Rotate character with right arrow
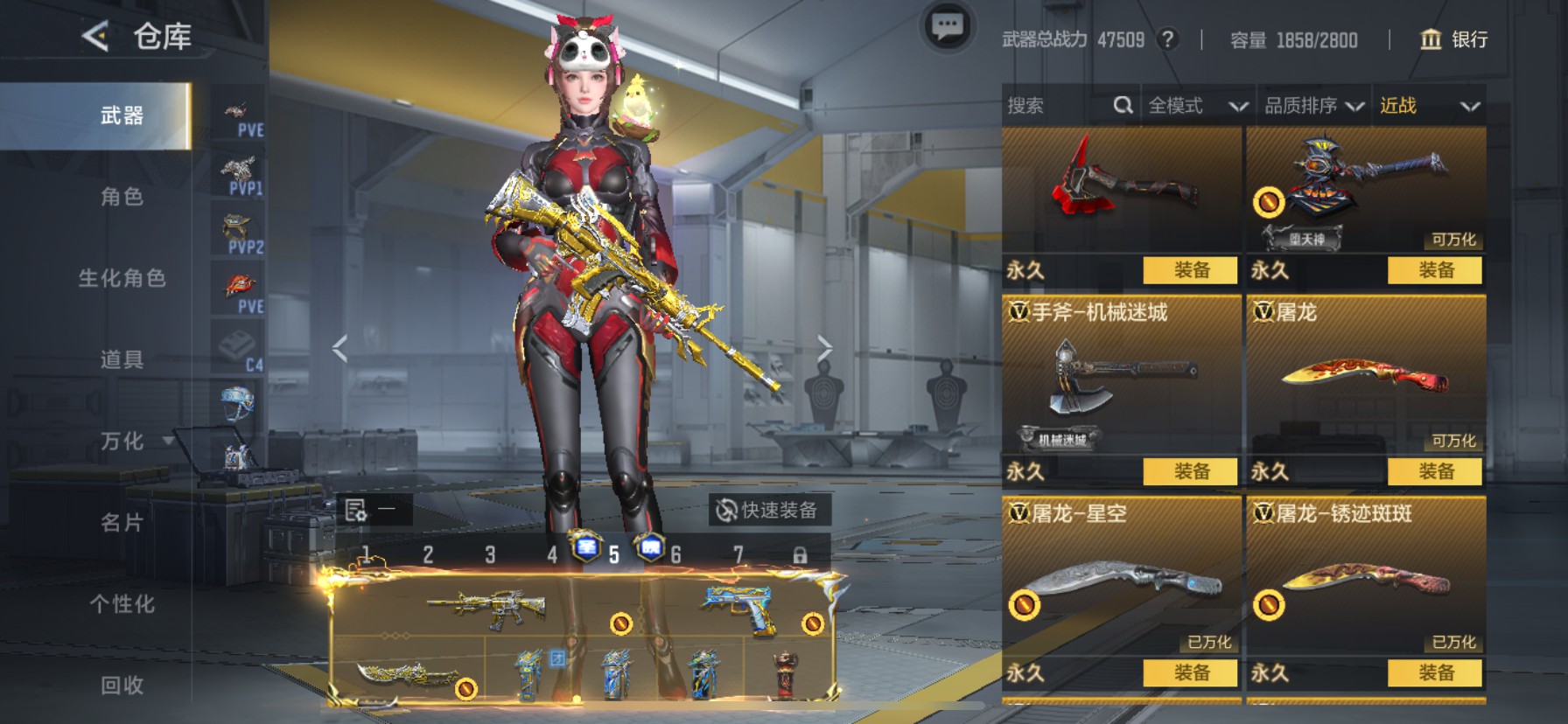This screenshot has width=1568, height=724. 824,348
